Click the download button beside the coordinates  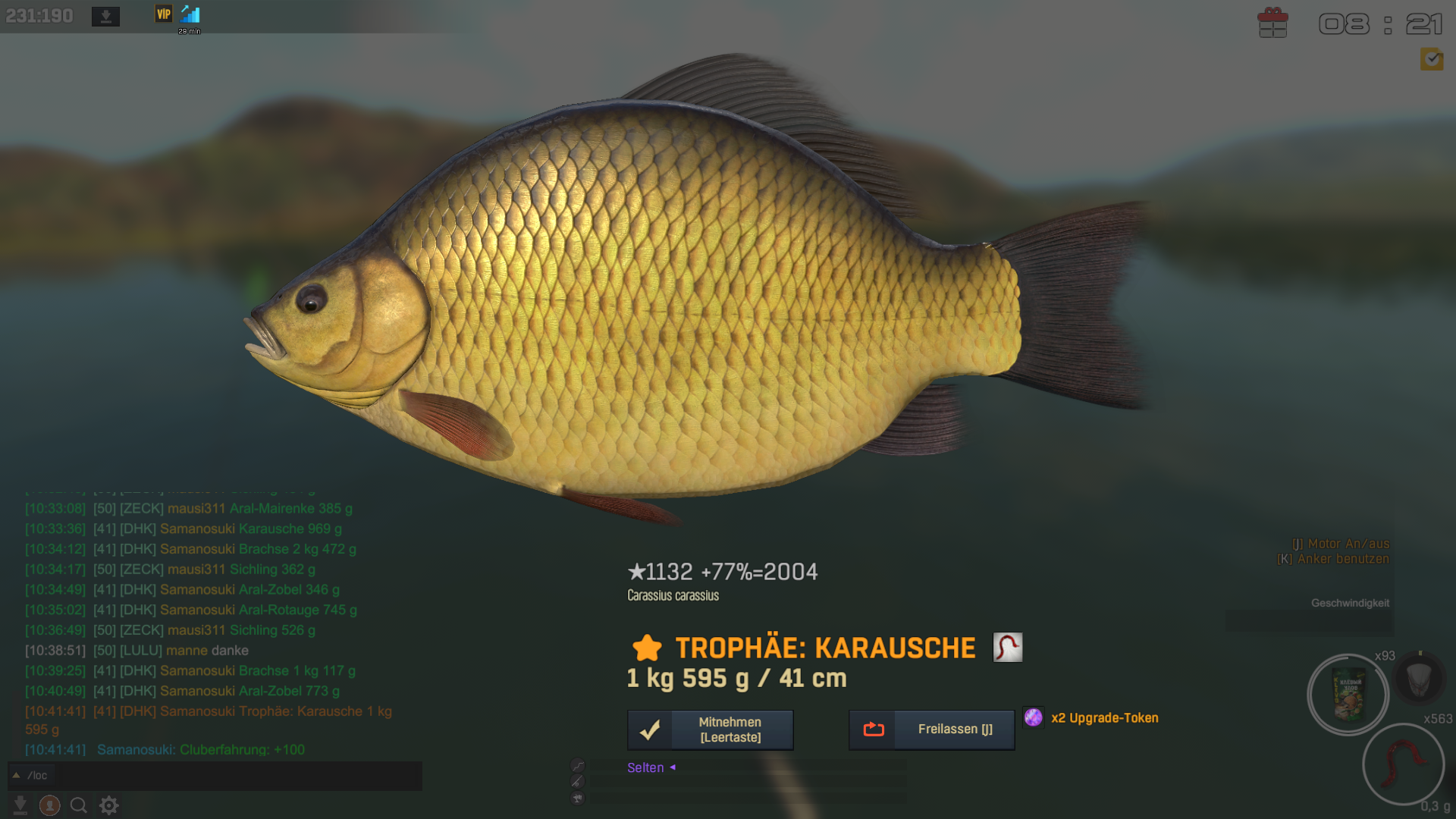click(x=105, y=16)
